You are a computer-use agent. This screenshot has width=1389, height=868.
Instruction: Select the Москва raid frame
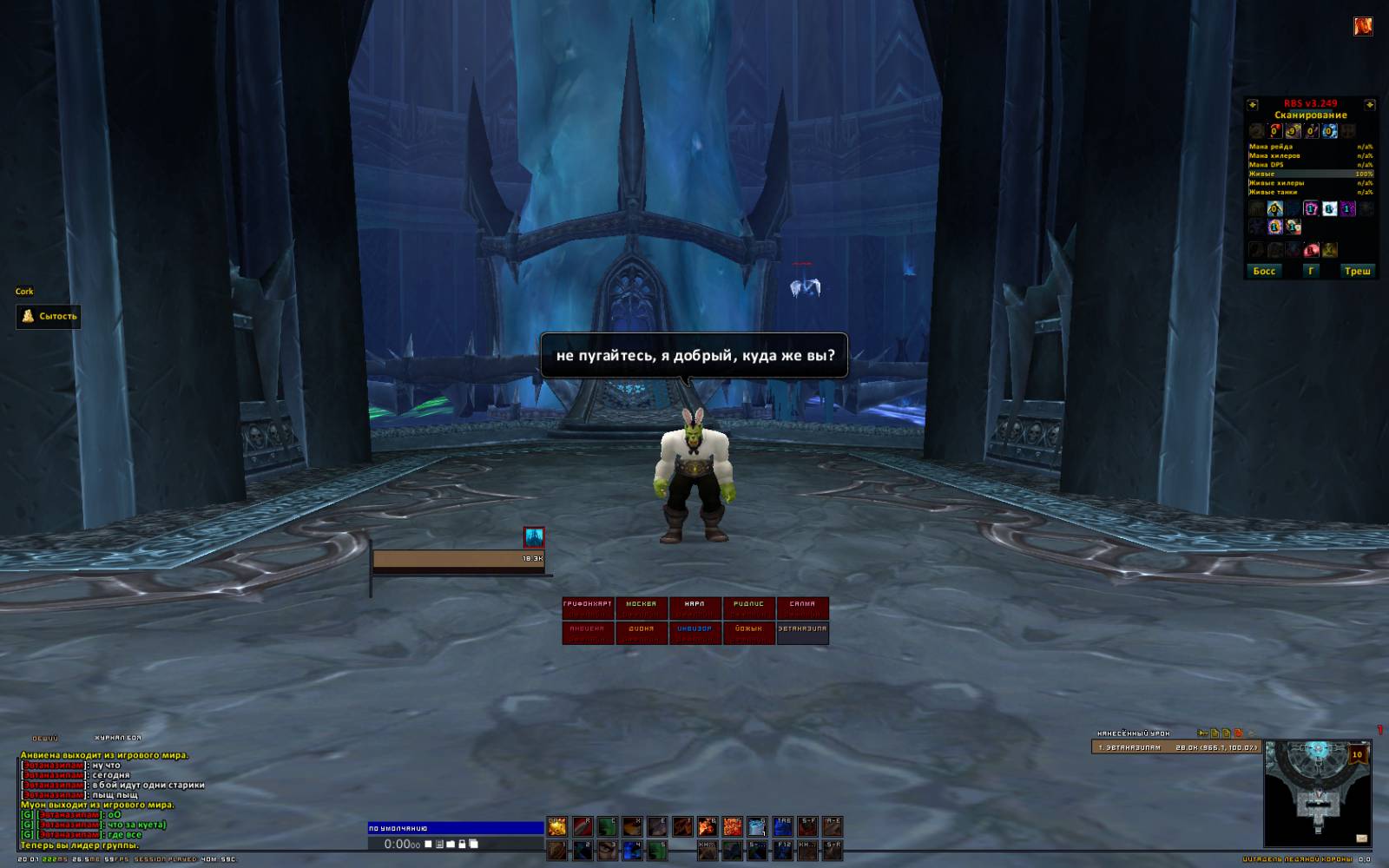point(642,608)
